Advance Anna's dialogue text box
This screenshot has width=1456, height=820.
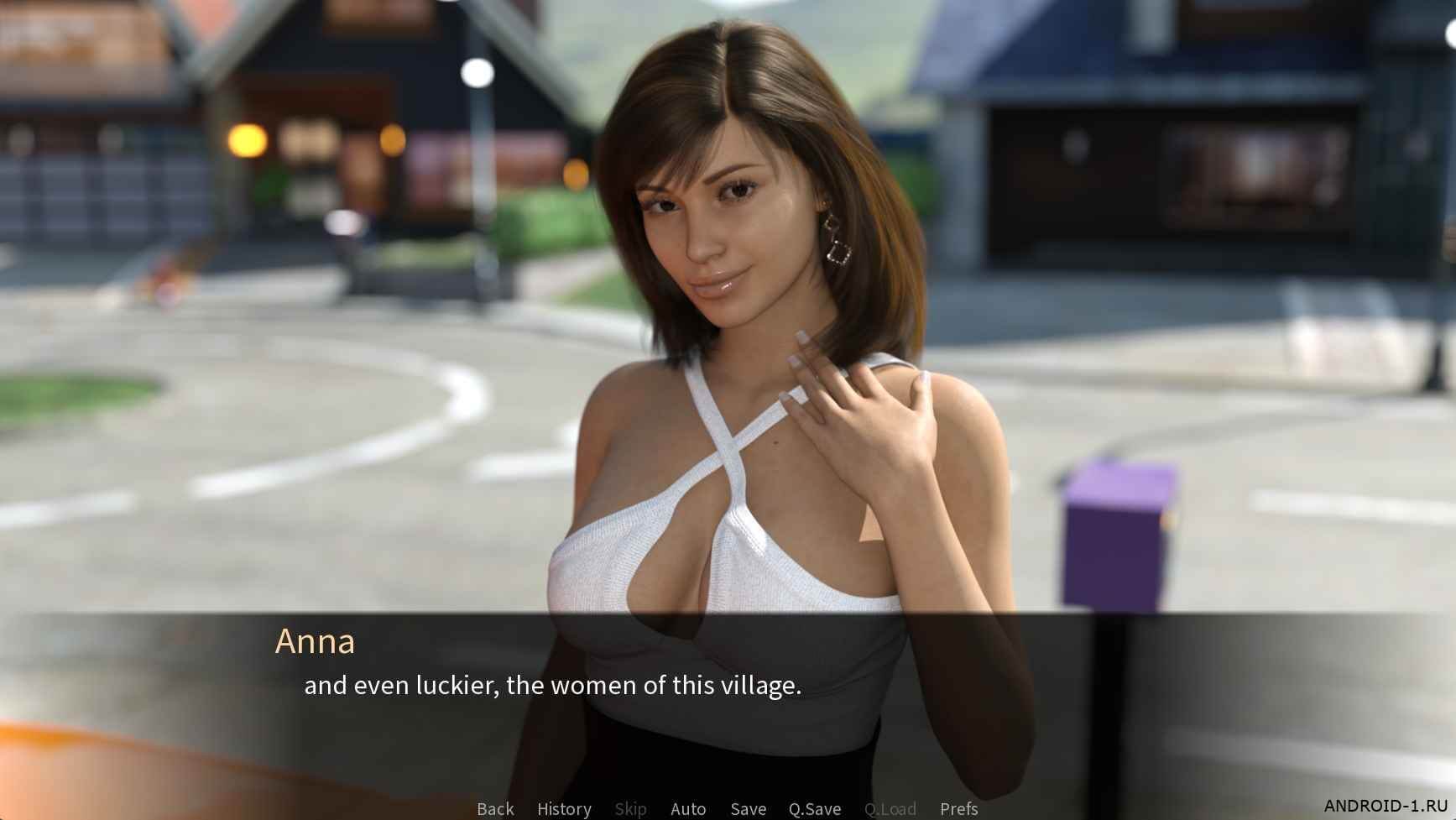point(552,686)
